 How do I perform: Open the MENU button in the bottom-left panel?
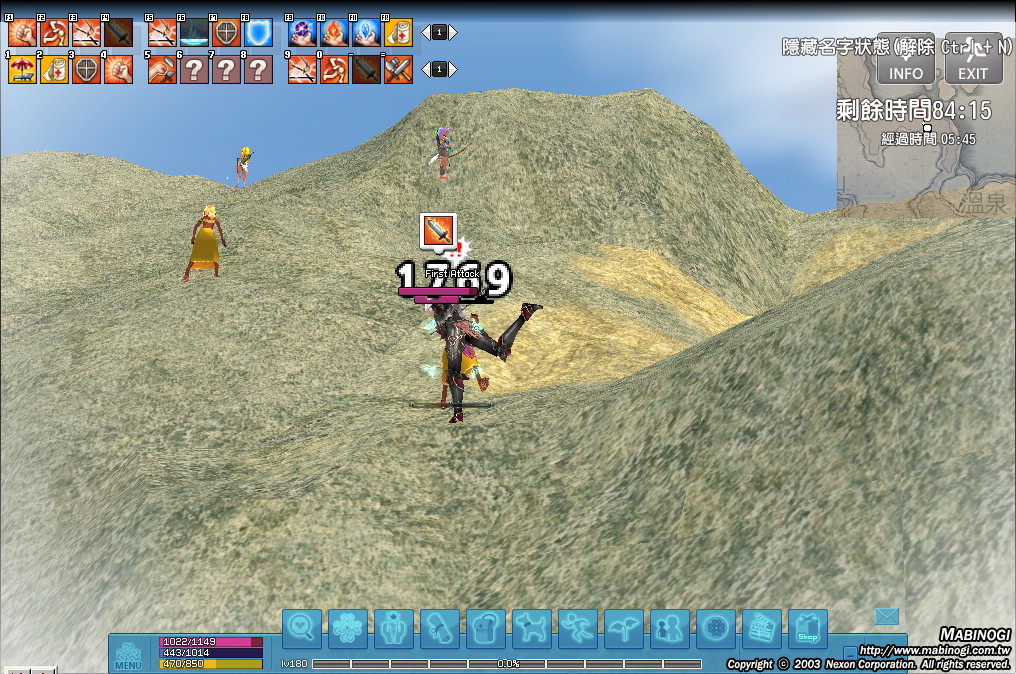tap(128, 653)
